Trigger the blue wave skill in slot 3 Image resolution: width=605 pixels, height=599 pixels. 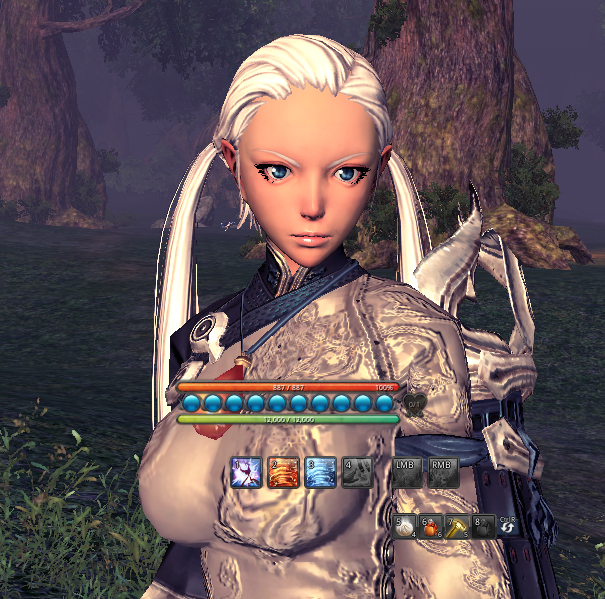[x=319, y=471]
